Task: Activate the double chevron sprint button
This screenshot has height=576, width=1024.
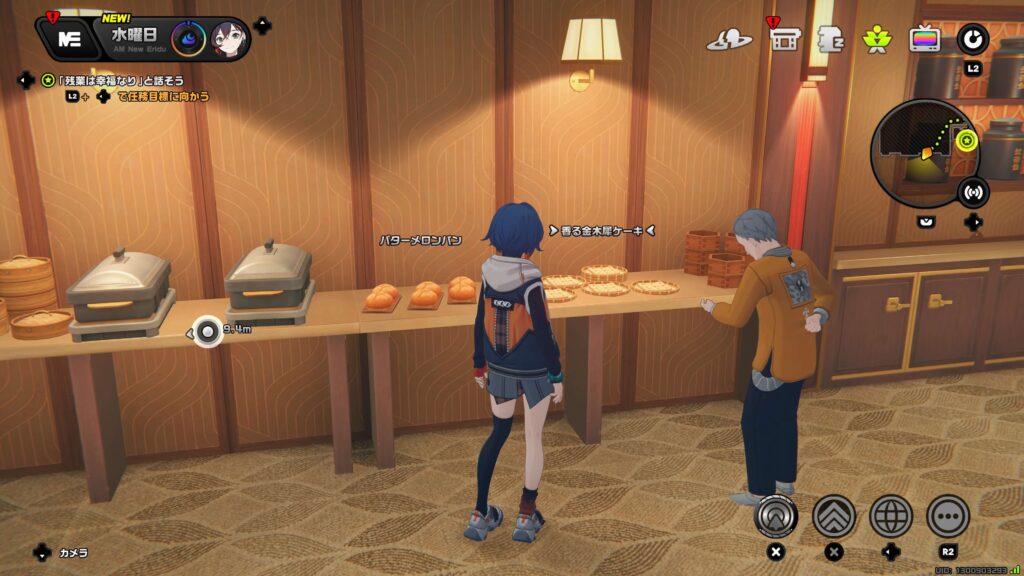Action: click(x=833, y=515)
